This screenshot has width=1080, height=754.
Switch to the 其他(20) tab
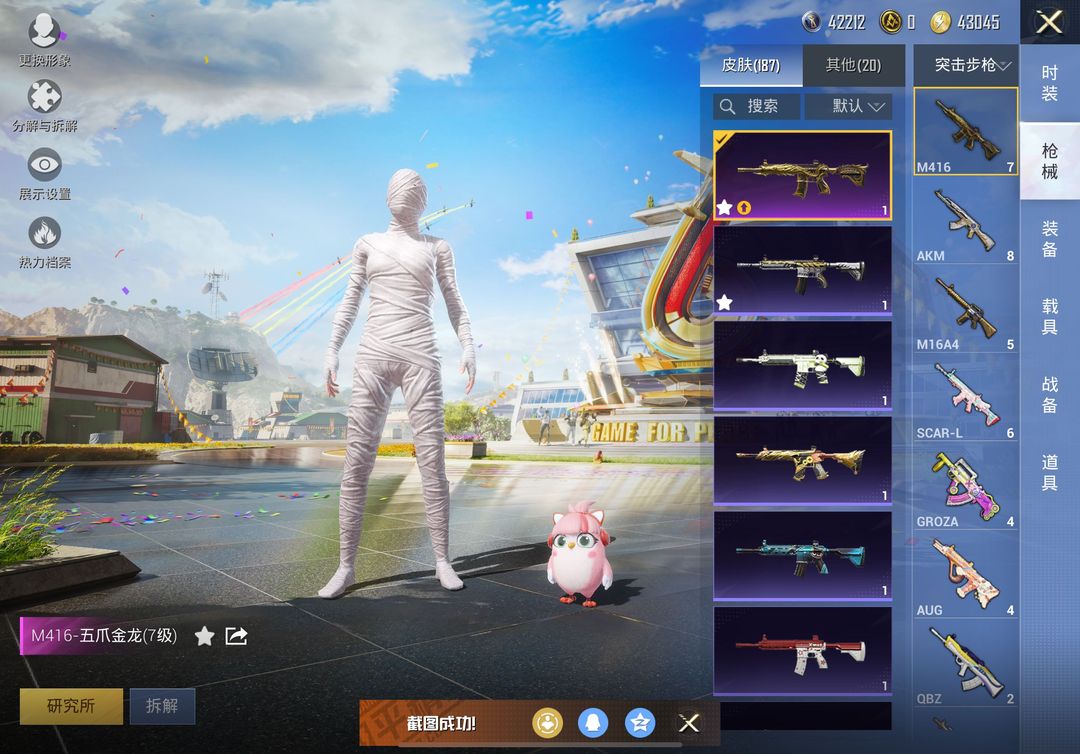pos(853,66)
